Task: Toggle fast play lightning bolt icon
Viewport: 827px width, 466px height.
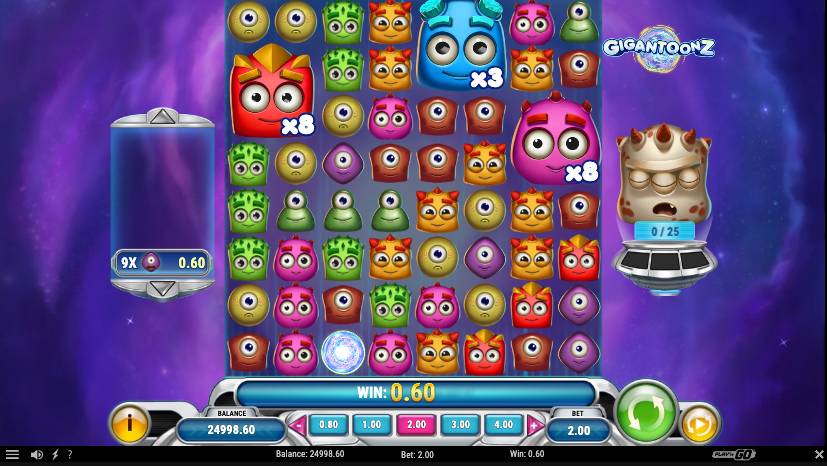Action: click(x=55, y=455)
